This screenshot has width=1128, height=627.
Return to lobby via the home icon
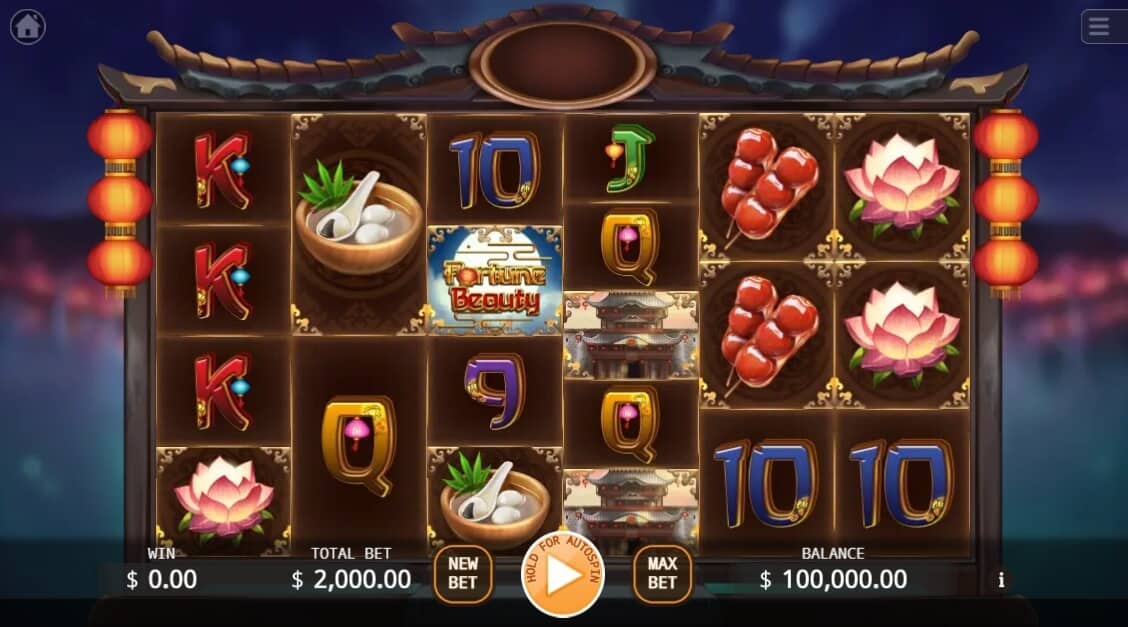[x=27, y=27]
